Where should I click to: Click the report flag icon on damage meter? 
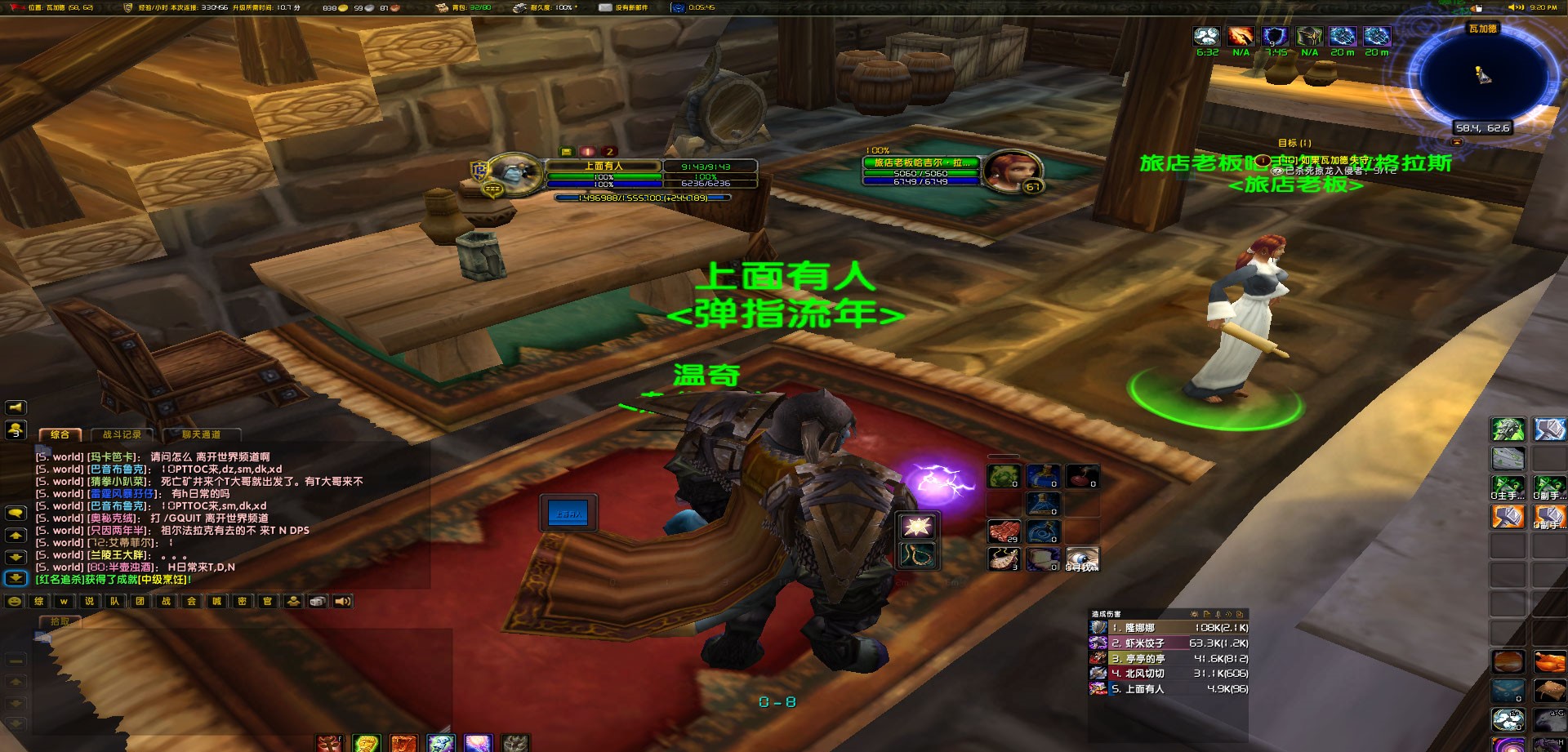point(1208,614)
